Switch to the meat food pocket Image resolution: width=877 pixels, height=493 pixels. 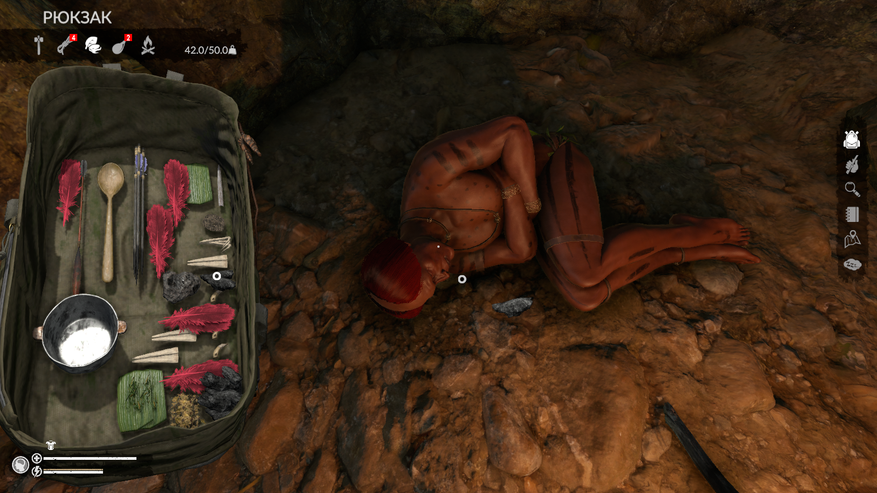coord(121,45)
